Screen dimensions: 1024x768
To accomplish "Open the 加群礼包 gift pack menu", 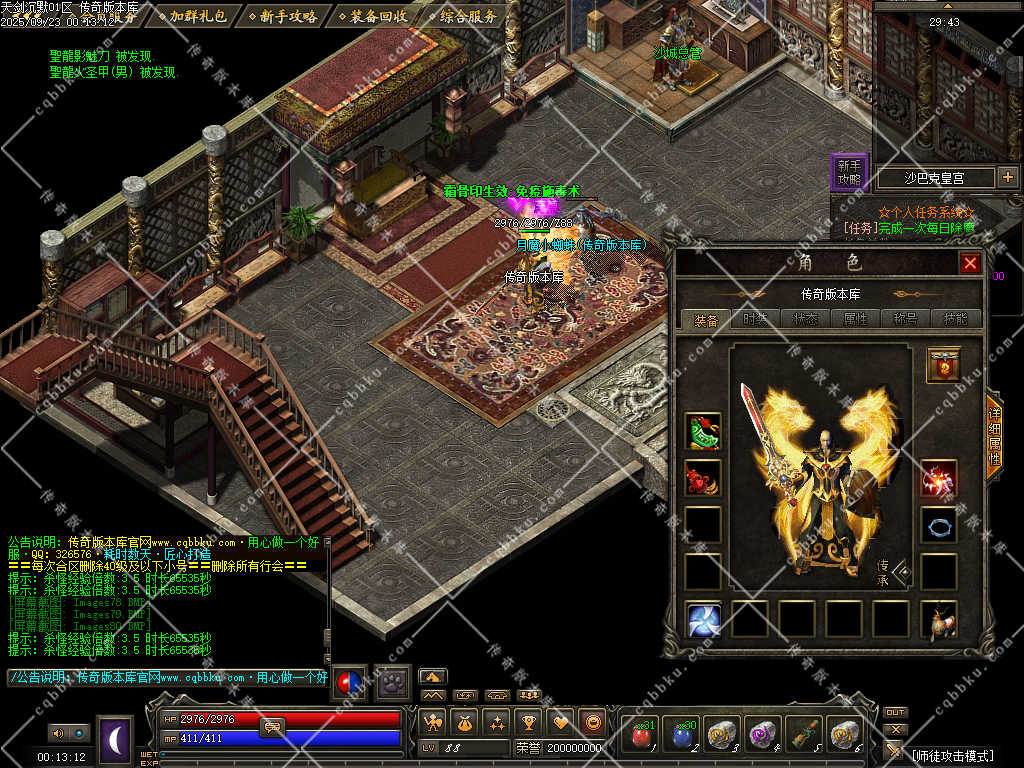I will pyautogui.click(x=197, y=16).
